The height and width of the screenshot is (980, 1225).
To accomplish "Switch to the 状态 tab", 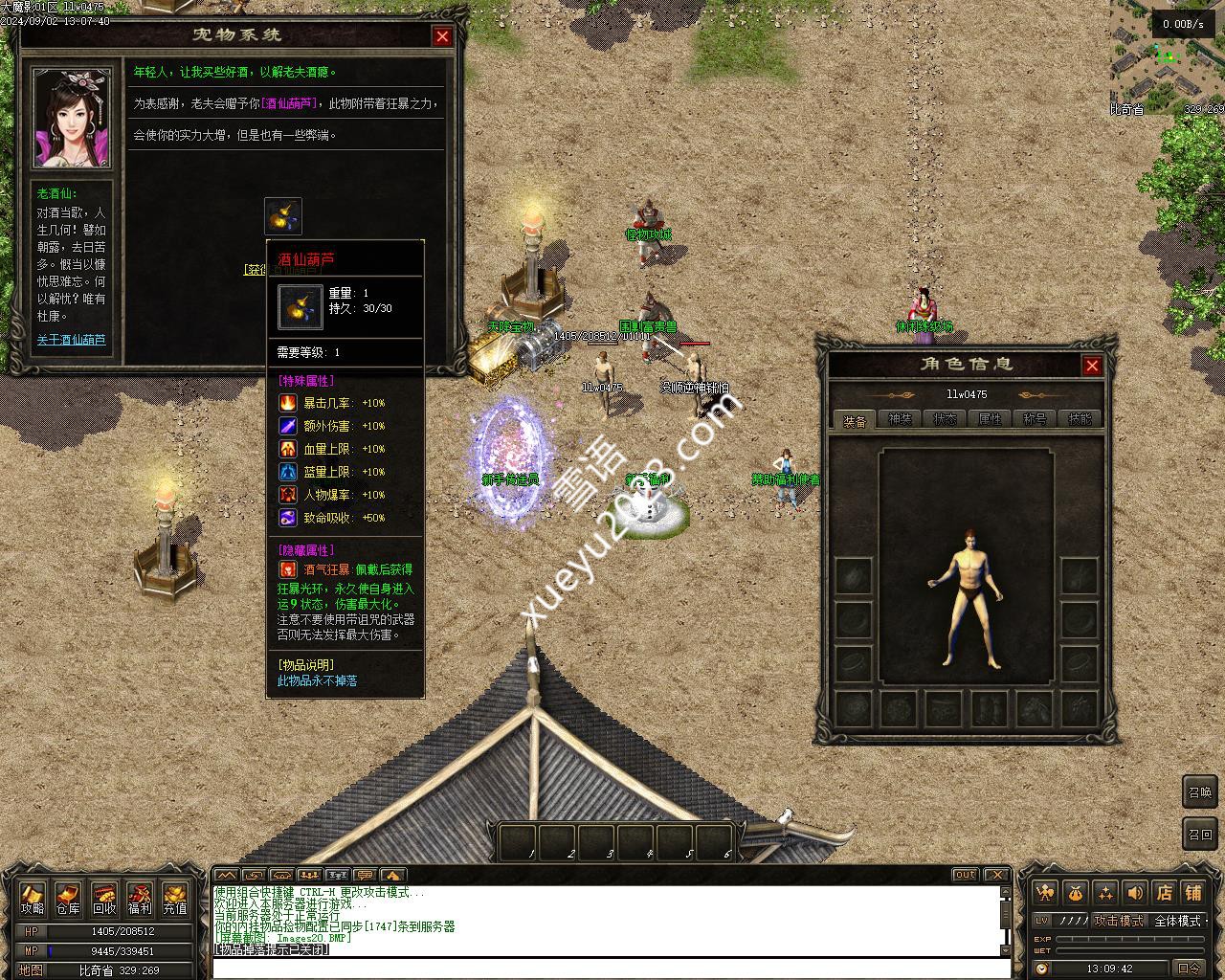I will [945, 419].
